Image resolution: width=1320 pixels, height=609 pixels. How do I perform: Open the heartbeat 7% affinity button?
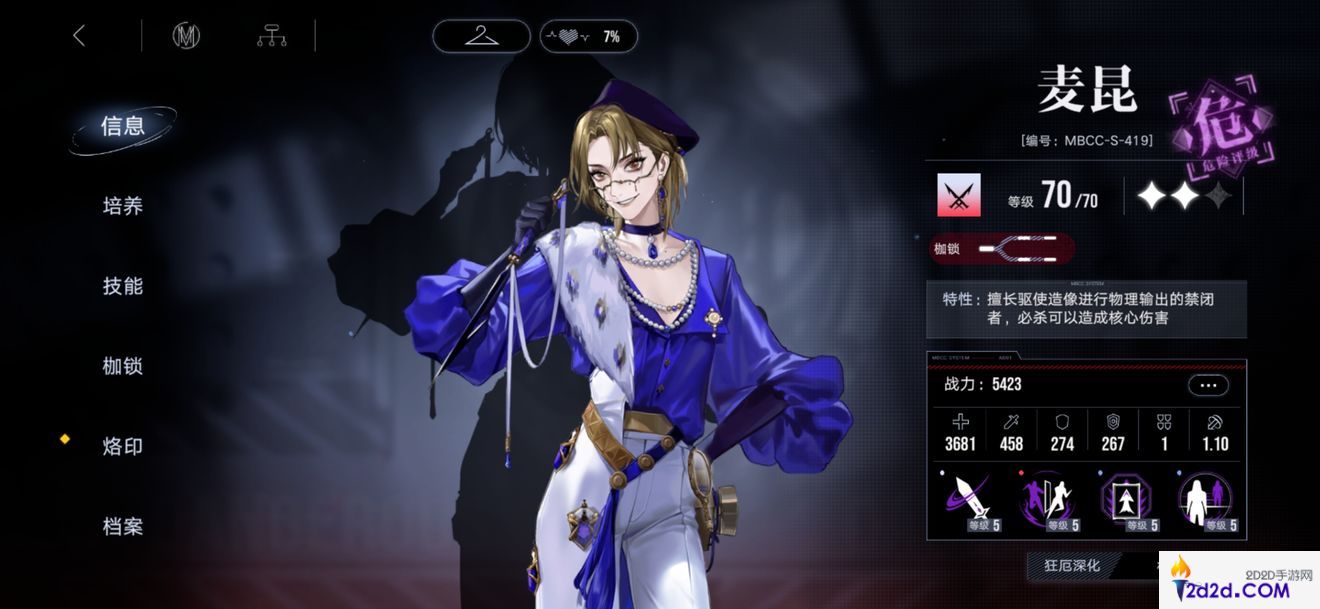coord(588,37)
